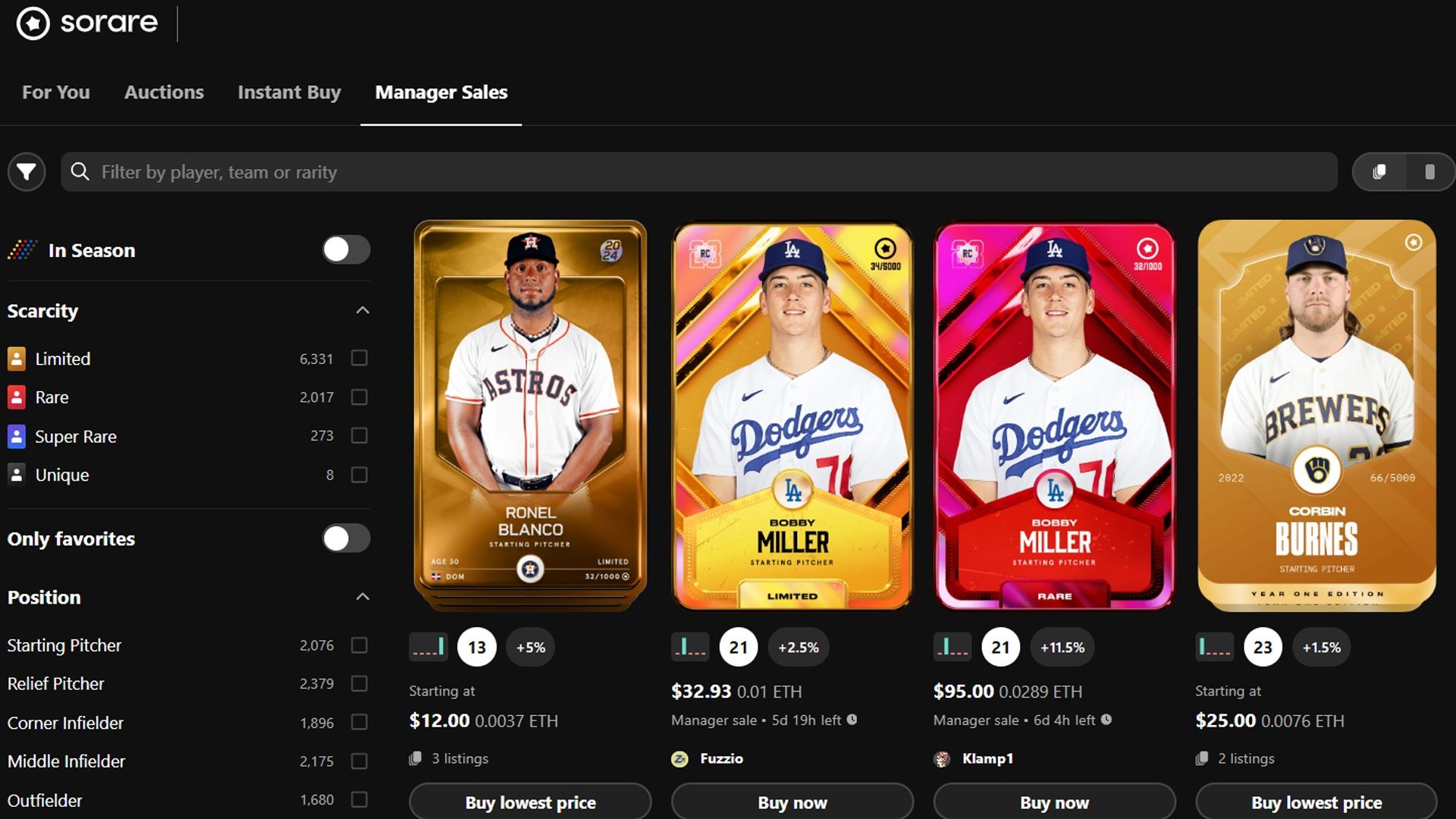Switch to stacked cards view mode
Image resolution: width=1456 pixels, height=819 pixels.
tap(1380, 171)
